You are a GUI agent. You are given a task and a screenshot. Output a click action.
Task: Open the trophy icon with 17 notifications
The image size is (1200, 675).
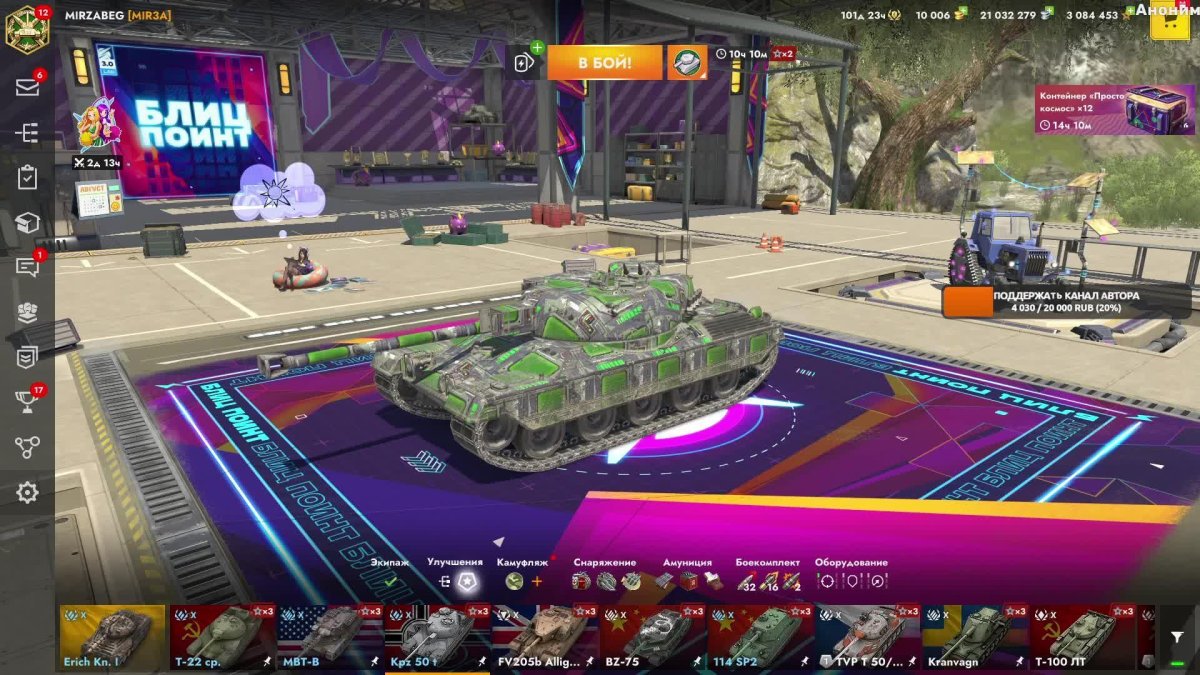(x=27, y=402)
